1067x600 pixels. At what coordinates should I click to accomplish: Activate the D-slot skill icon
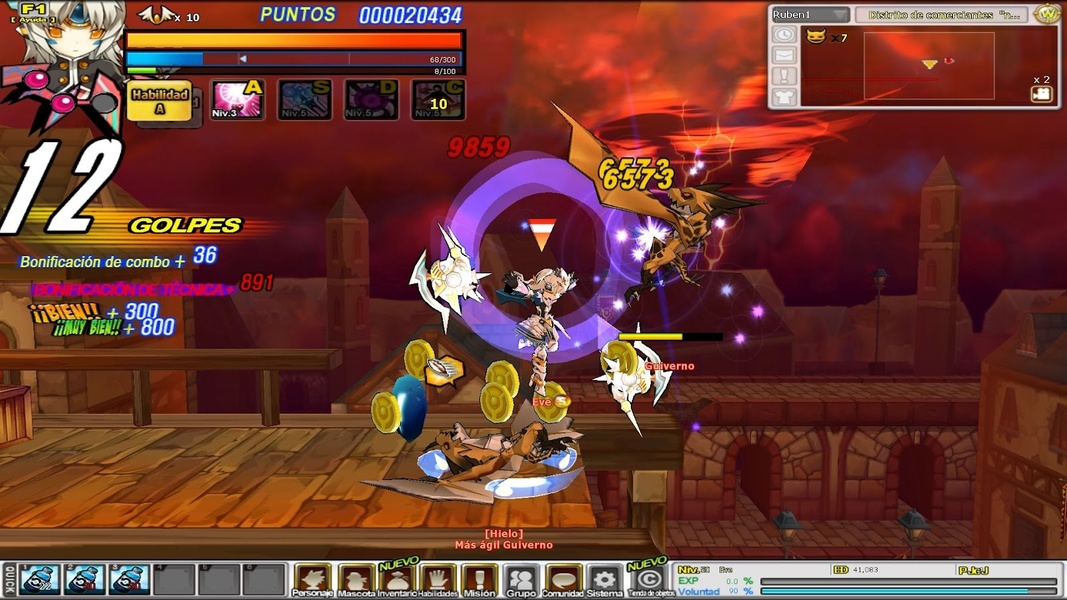372,100
